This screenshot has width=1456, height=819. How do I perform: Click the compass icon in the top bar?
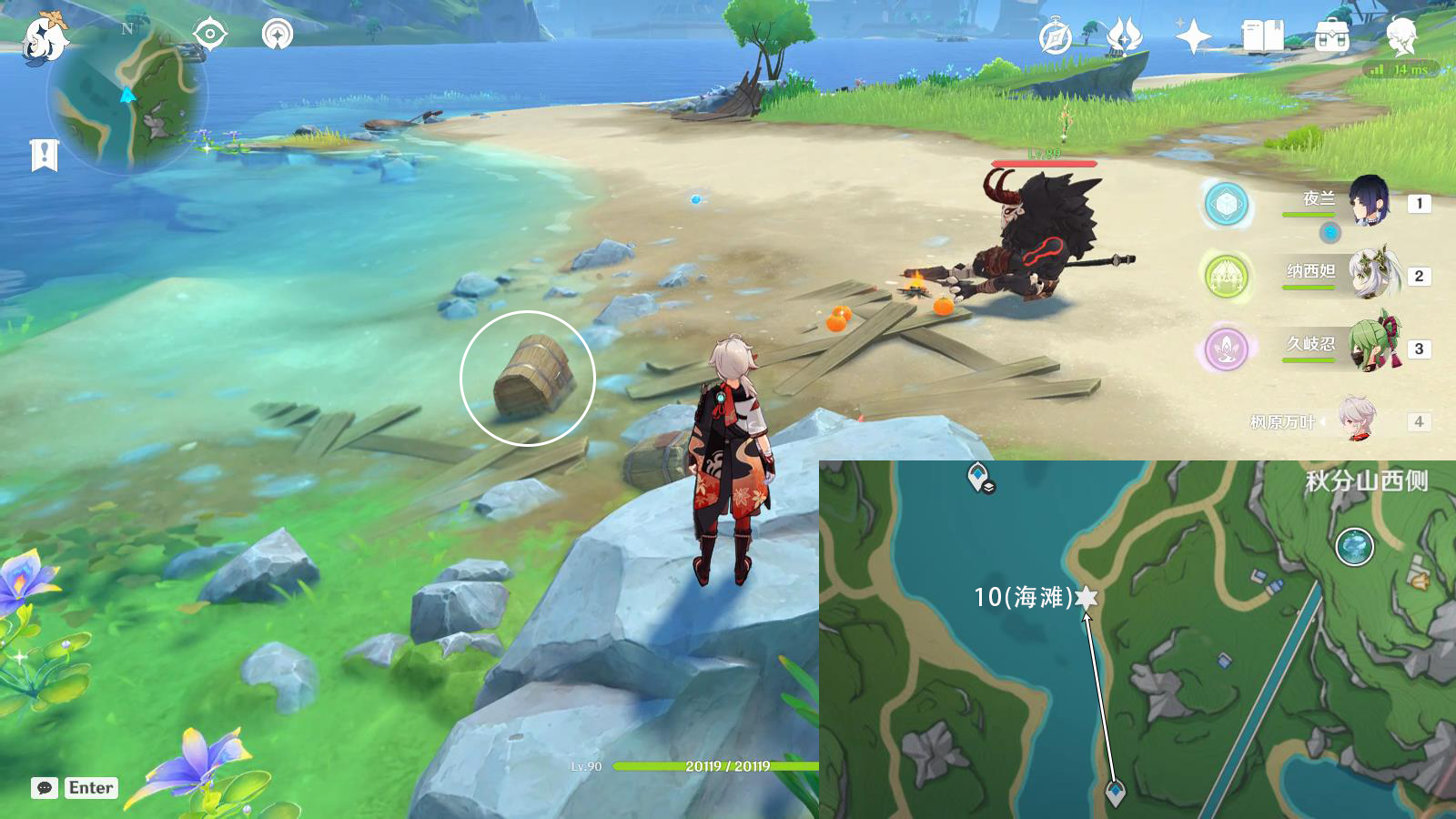1056,37
